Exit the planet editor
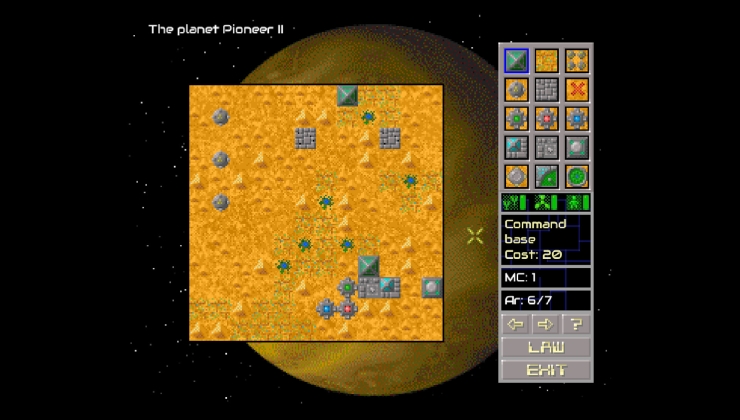Screen dimensions: 740x420 coord(546,370)
